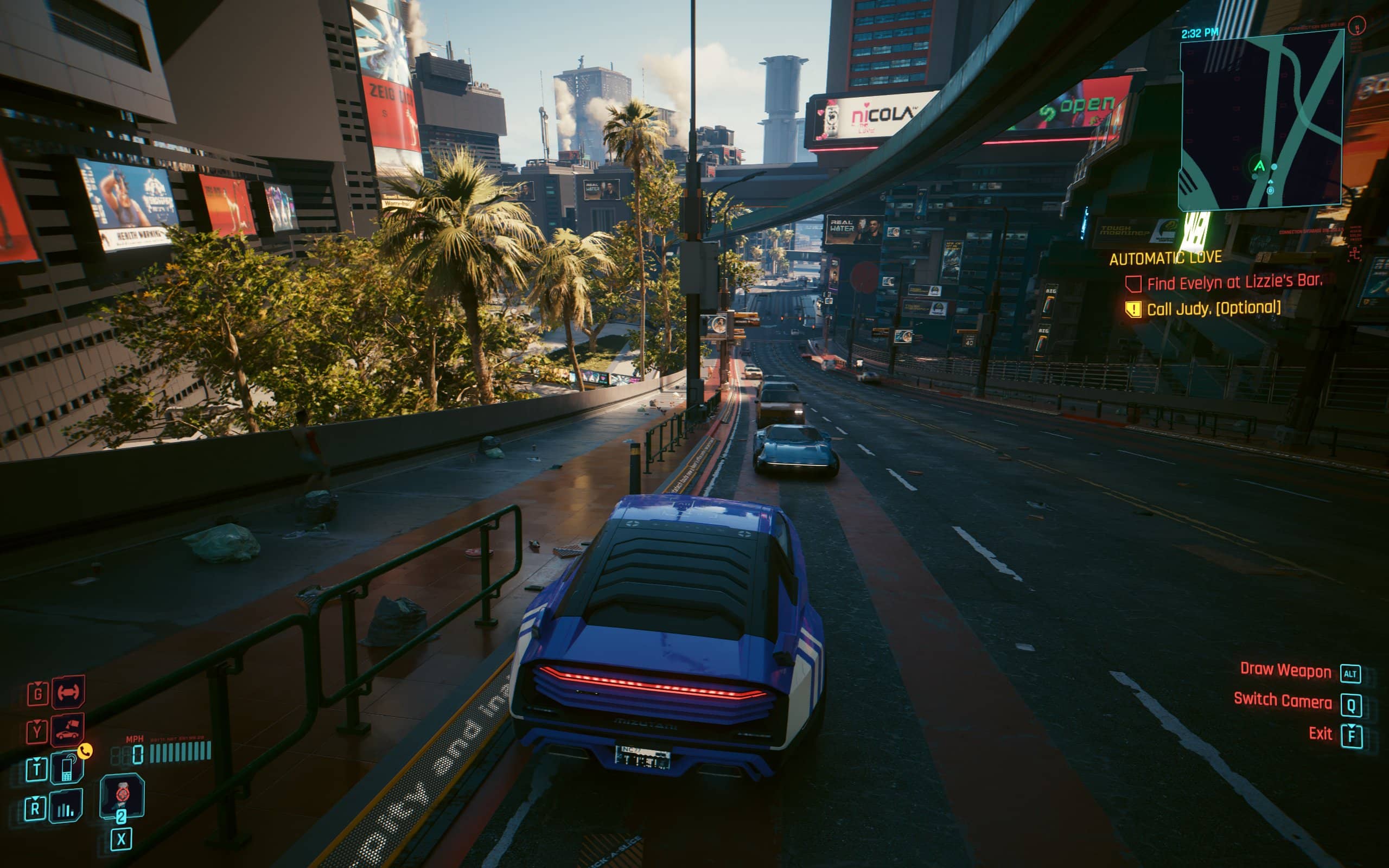Click the north compass indicator above minimap
Screen dimensions: 1389x868
point(1357,26)
